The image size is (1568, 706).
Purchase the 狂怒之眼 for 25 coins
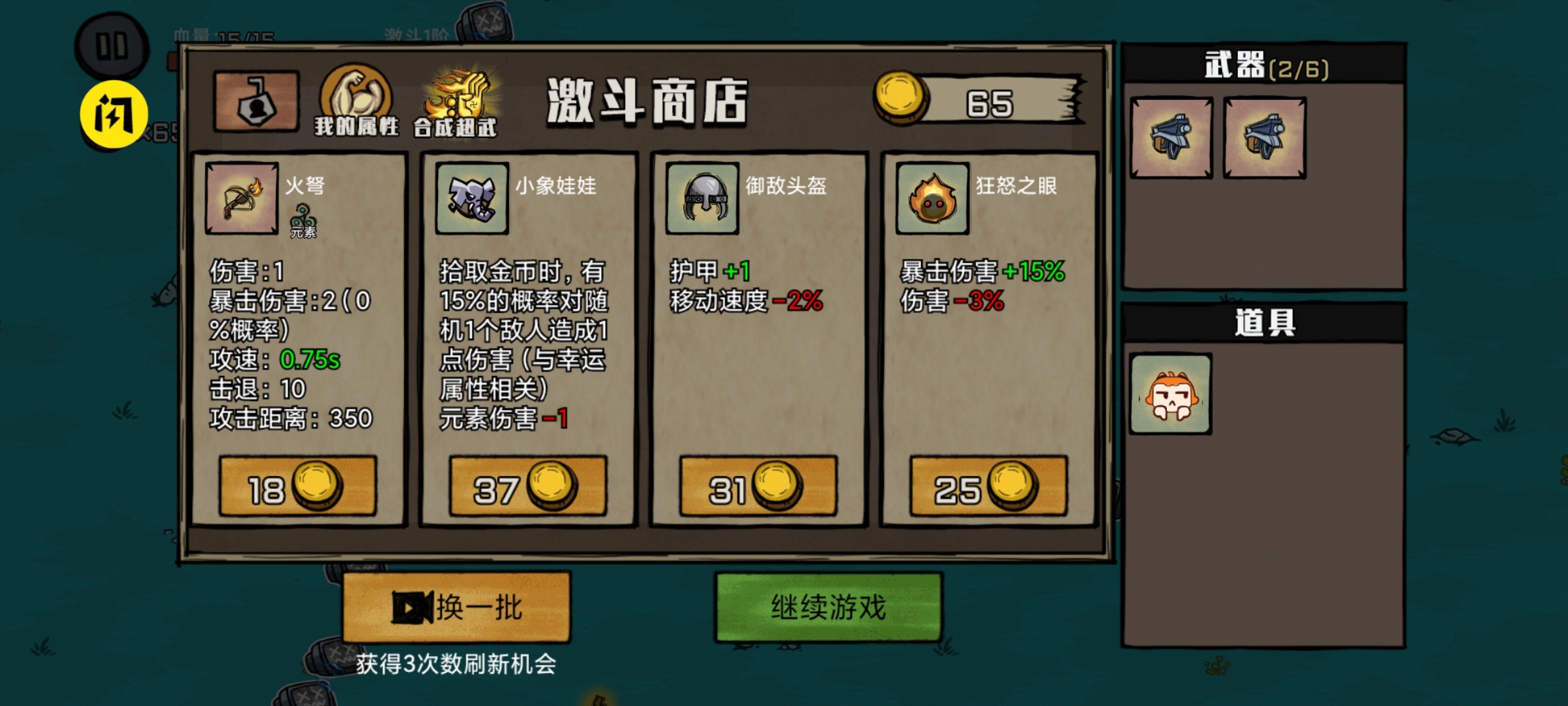pyautogui.click(x=986, y=486)
